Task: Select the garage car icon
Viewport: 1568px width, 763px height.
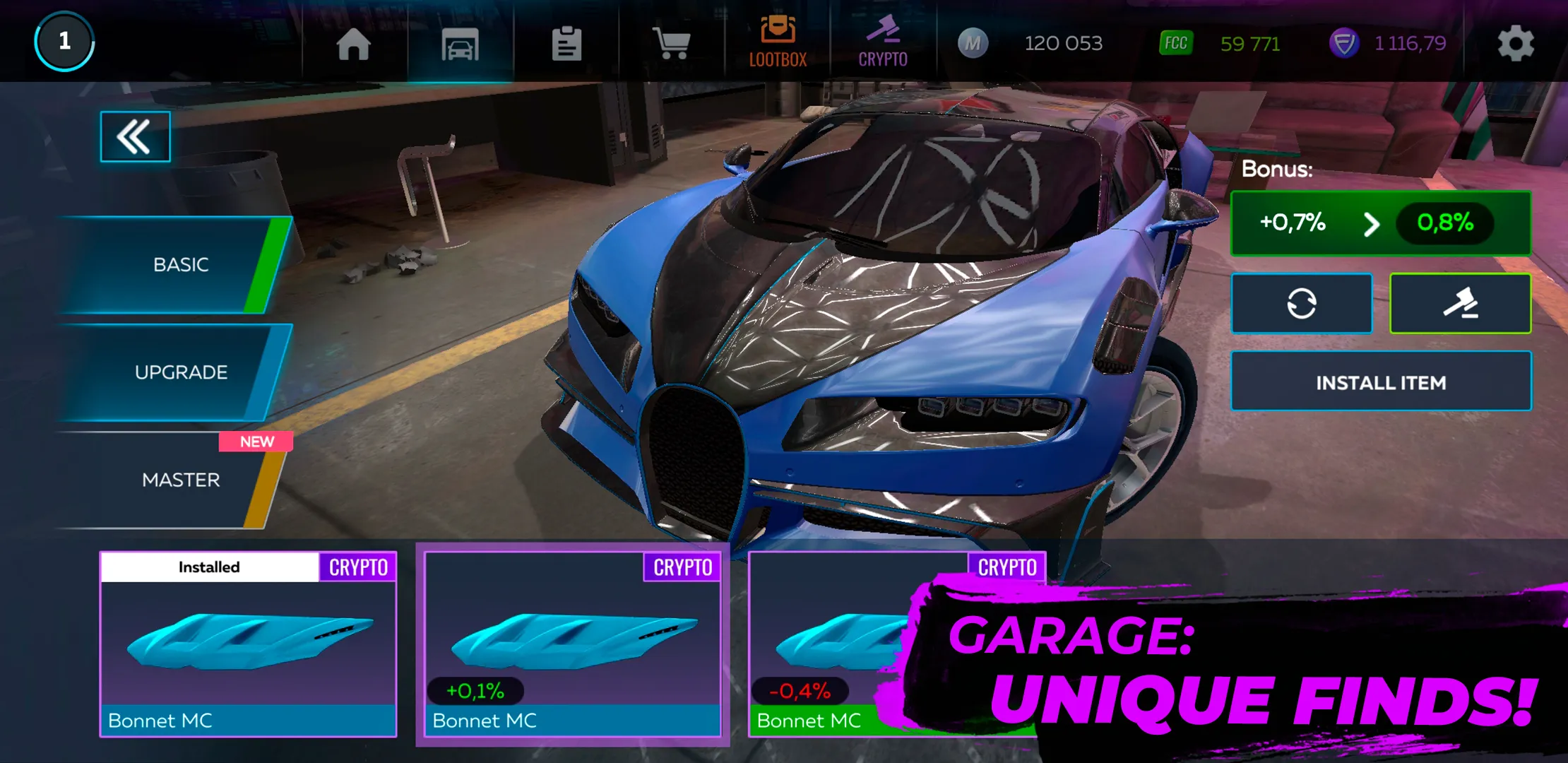Action: pyautogui.click(x=460, y=42)
